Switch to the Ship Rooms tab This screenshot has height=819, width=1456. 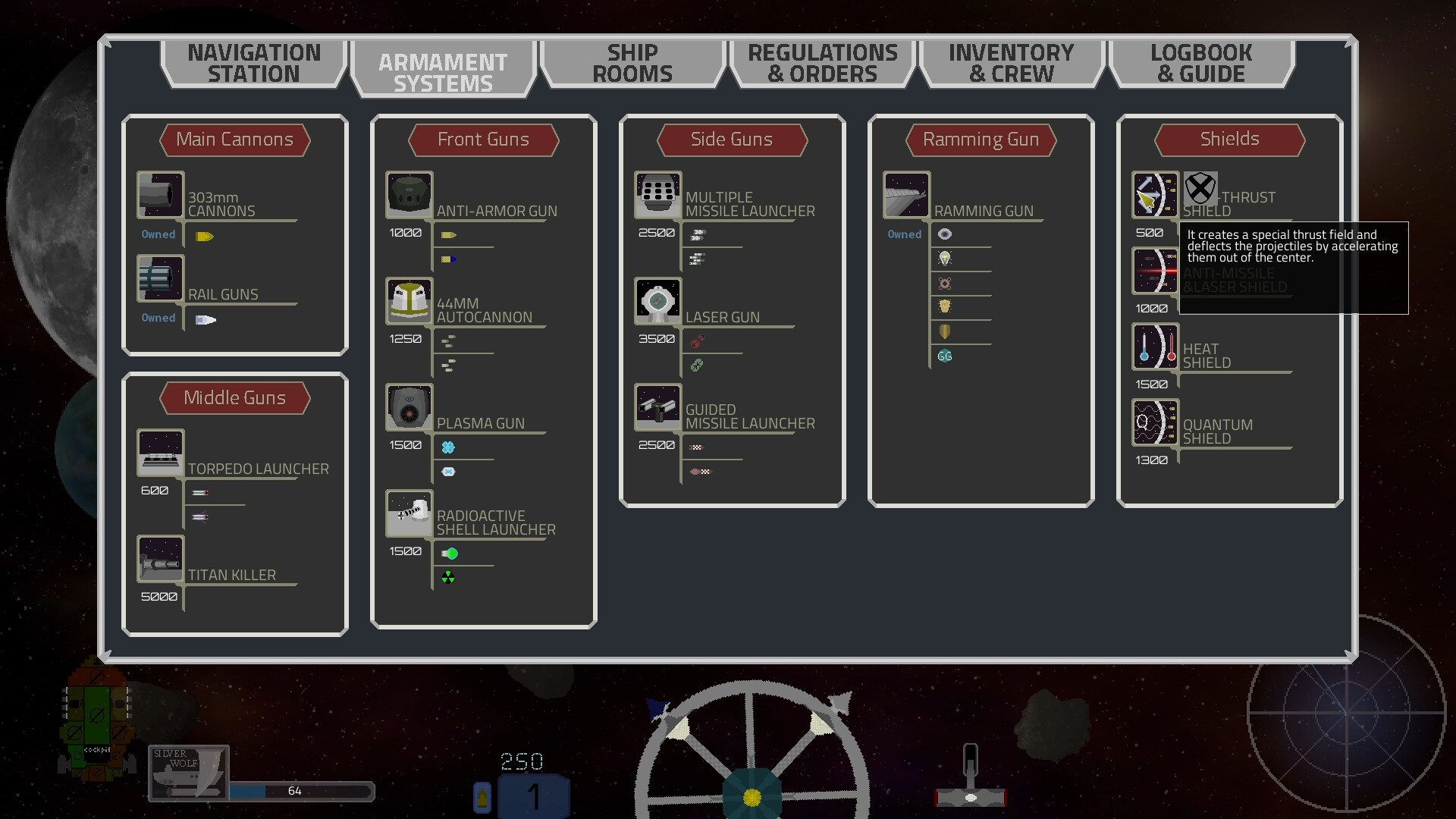coord(632,64)
